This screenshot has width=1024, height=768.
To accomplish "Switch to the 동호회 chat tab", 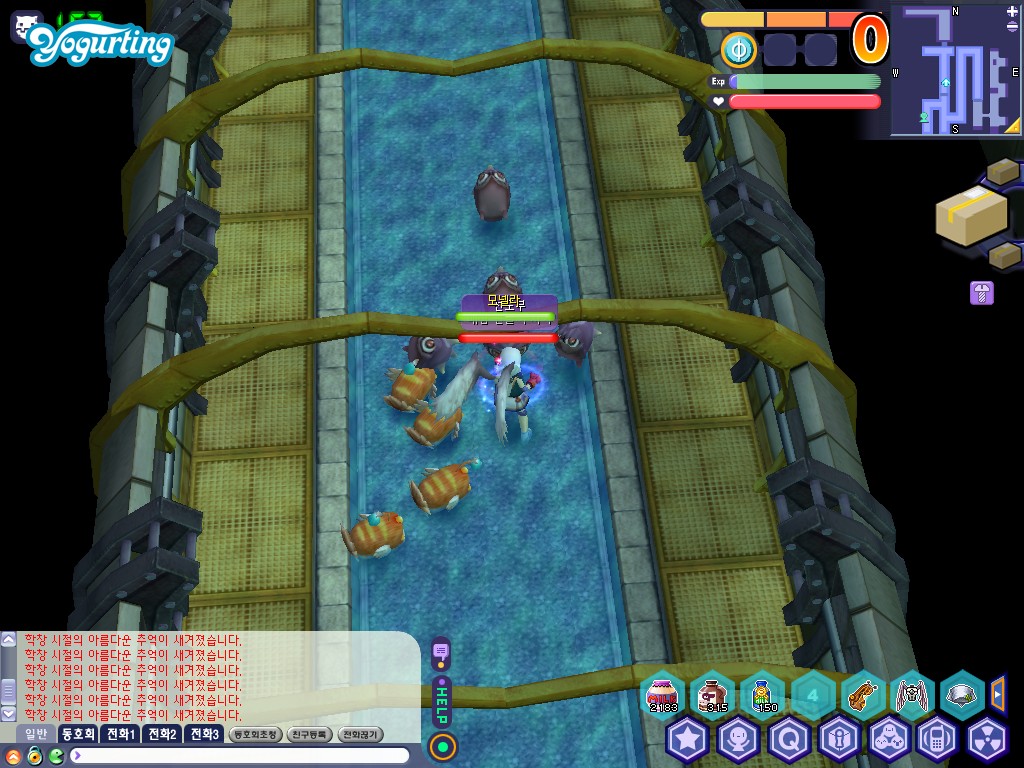I will point(77,734).
